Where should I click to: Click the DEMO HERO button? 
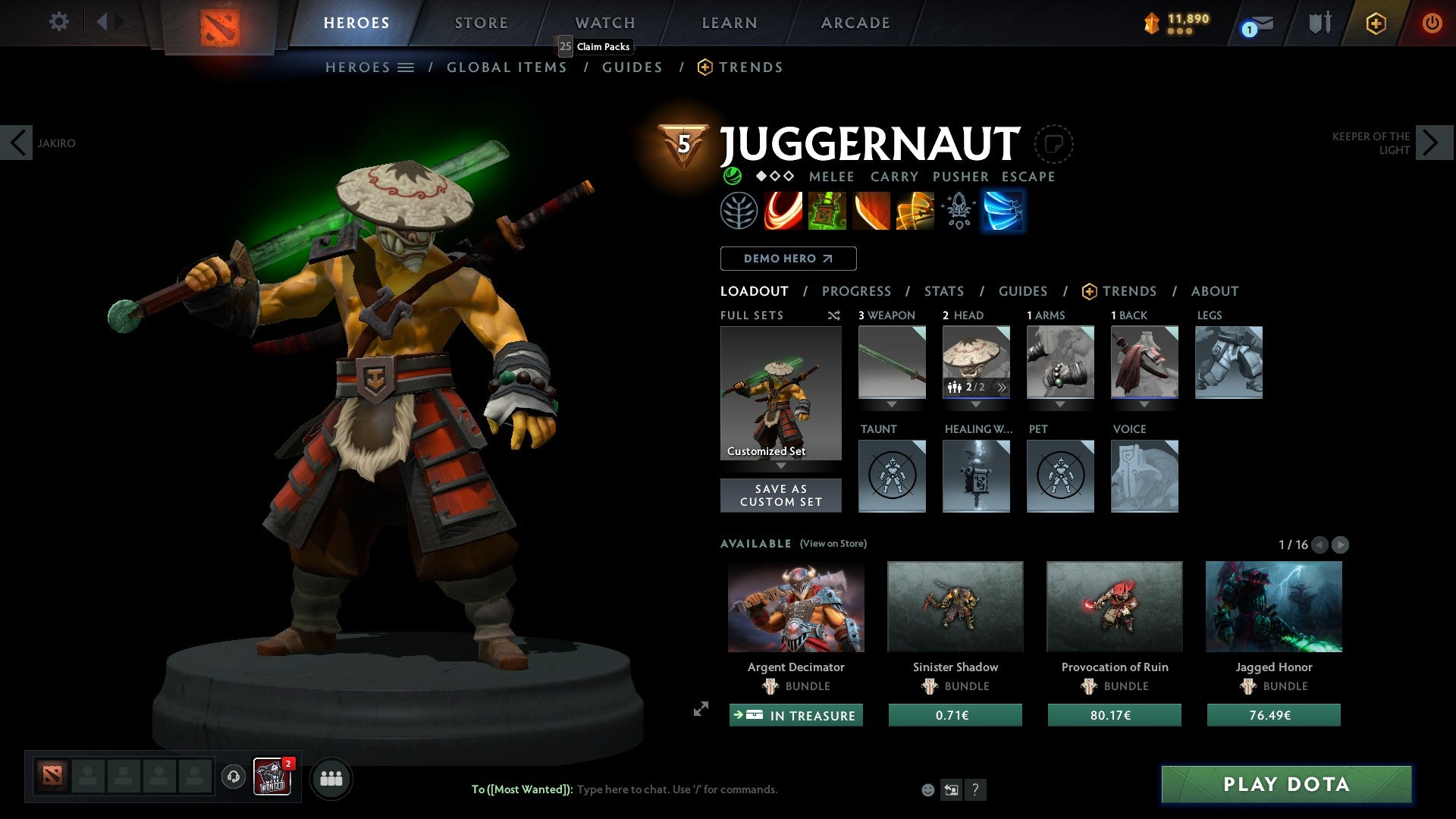(x=787, y=258)
